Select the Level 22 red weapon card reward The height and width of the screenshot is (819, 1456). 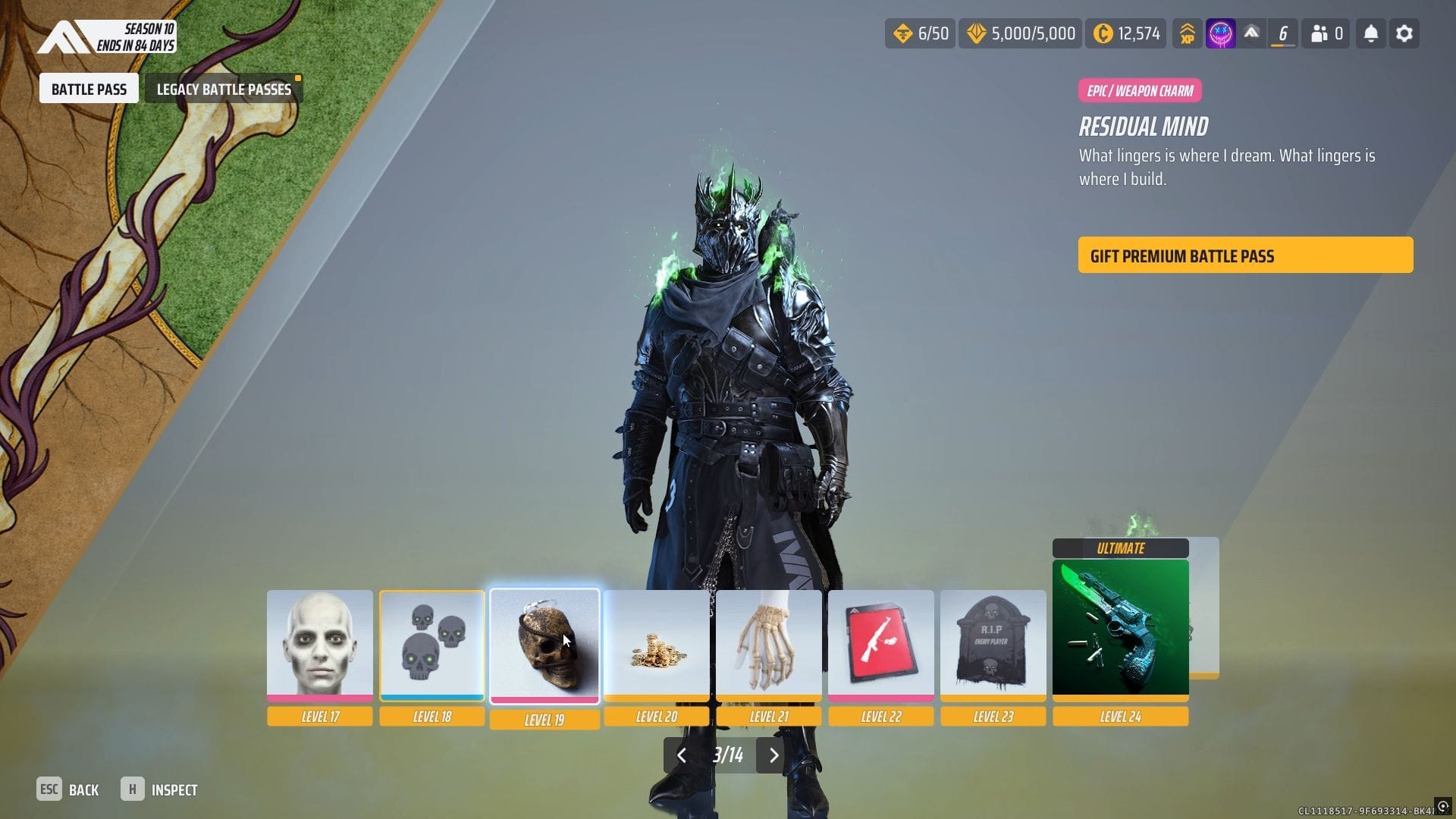(x=881, y=645)
